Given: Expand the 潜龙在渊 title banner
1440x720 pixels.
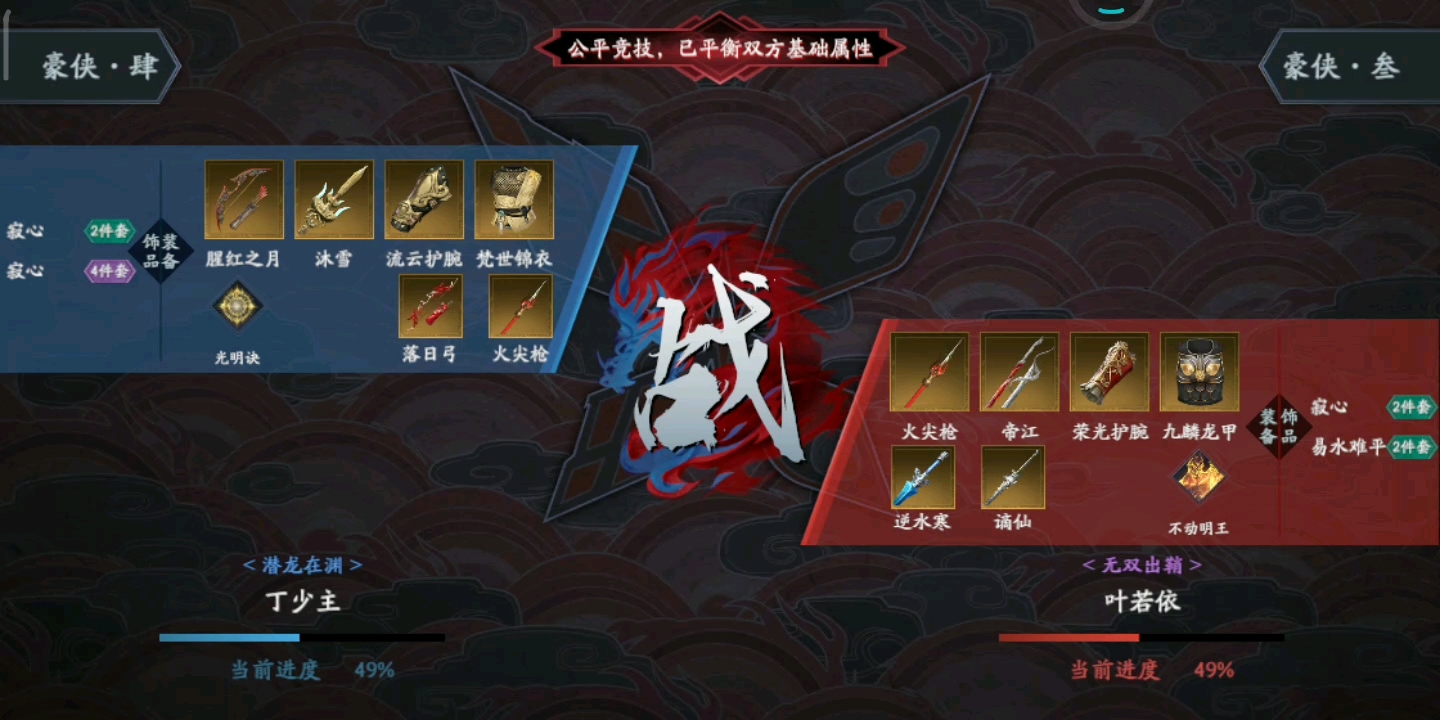Looking at the screenshot, I should [x=302, y=565].
